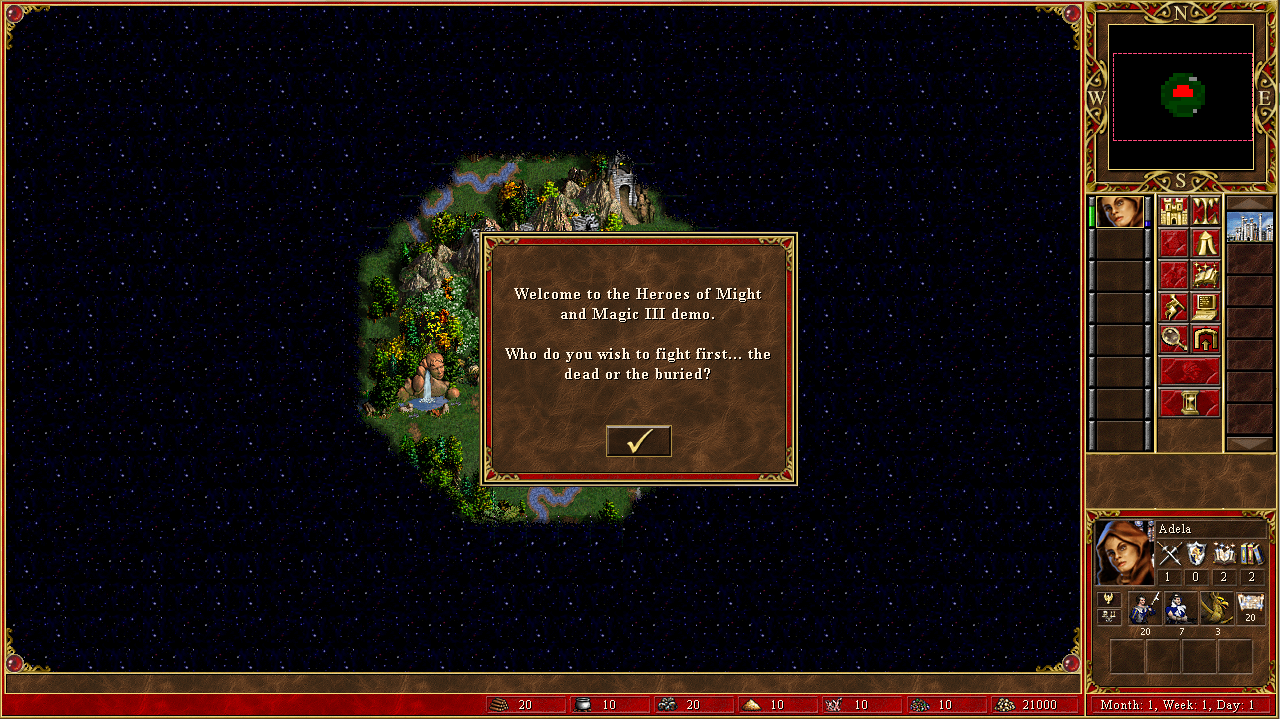Open the spellbook with sparkling book button
This screenshot has width=1280, height=719.
coord(1205,275)
